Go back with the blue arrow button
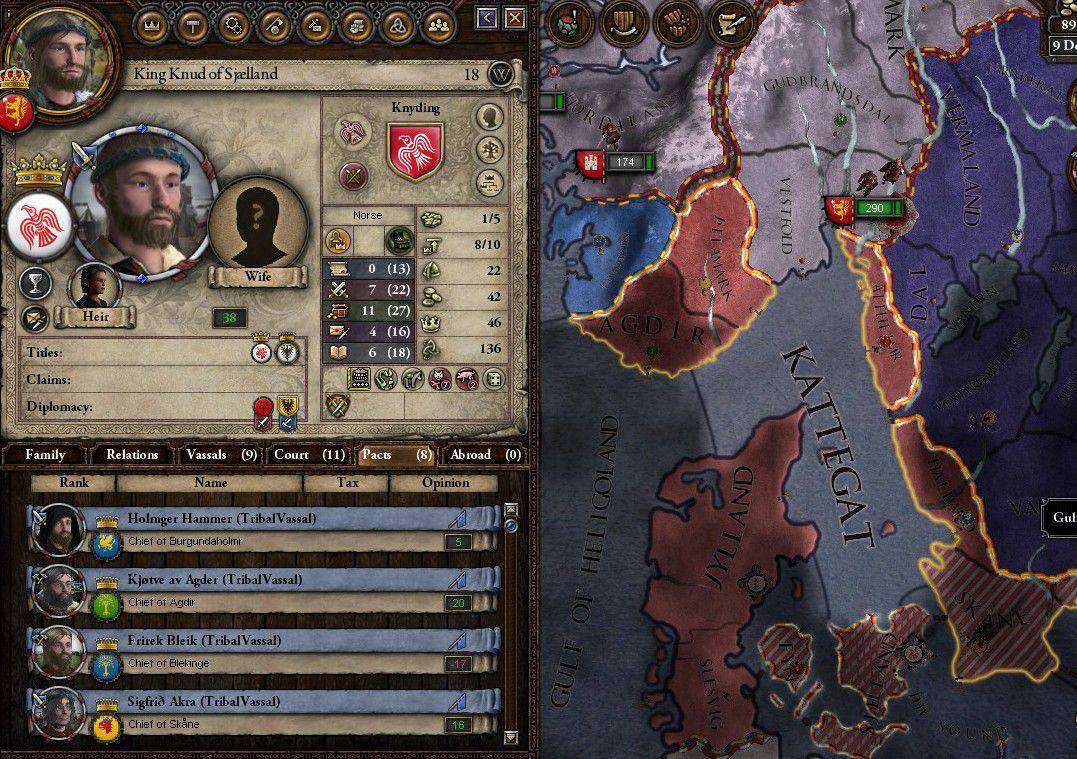 click(486, 18)
